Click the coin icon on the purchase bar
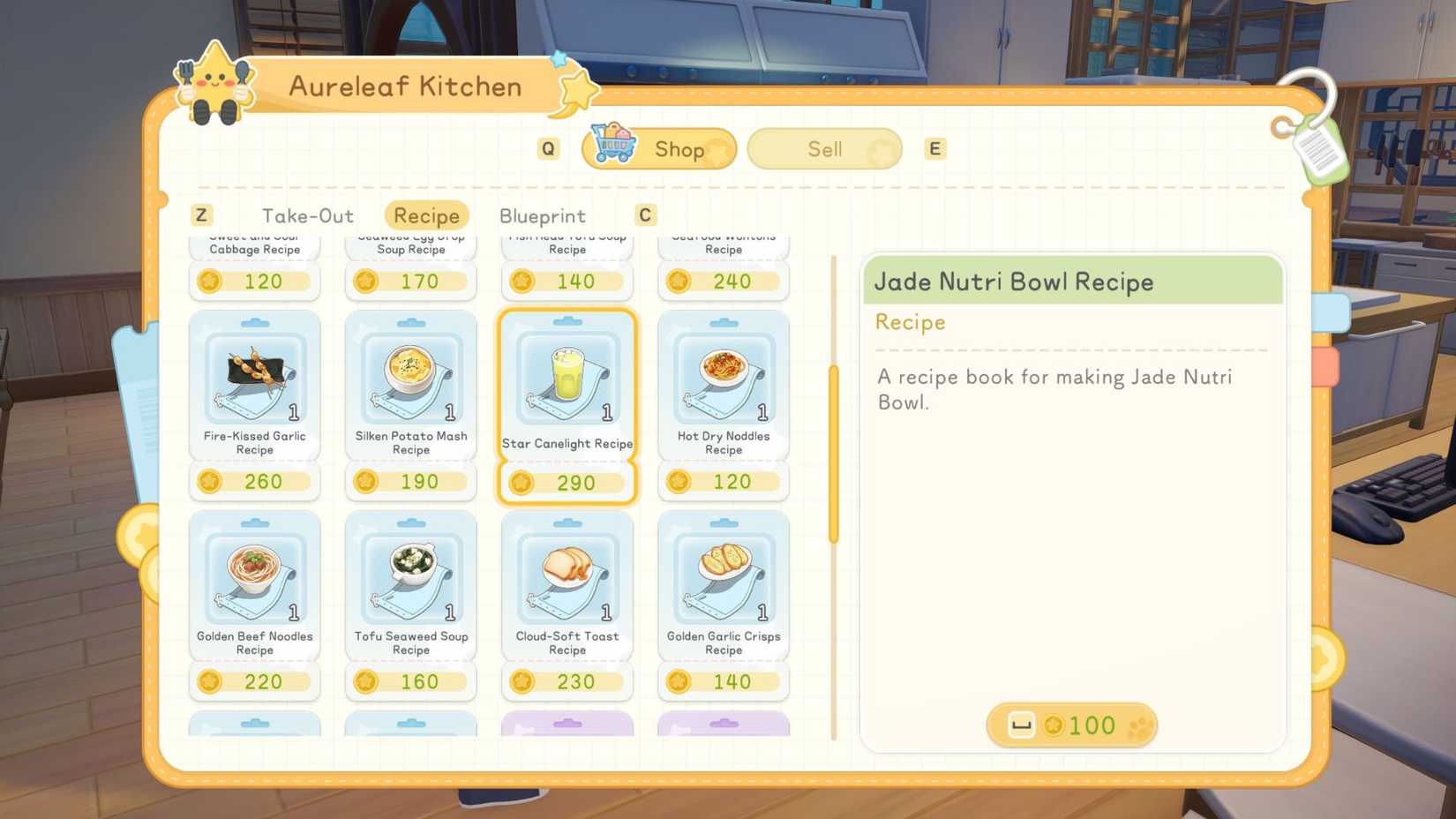The image size is (1456, 819). click(x=1055, y=725)
